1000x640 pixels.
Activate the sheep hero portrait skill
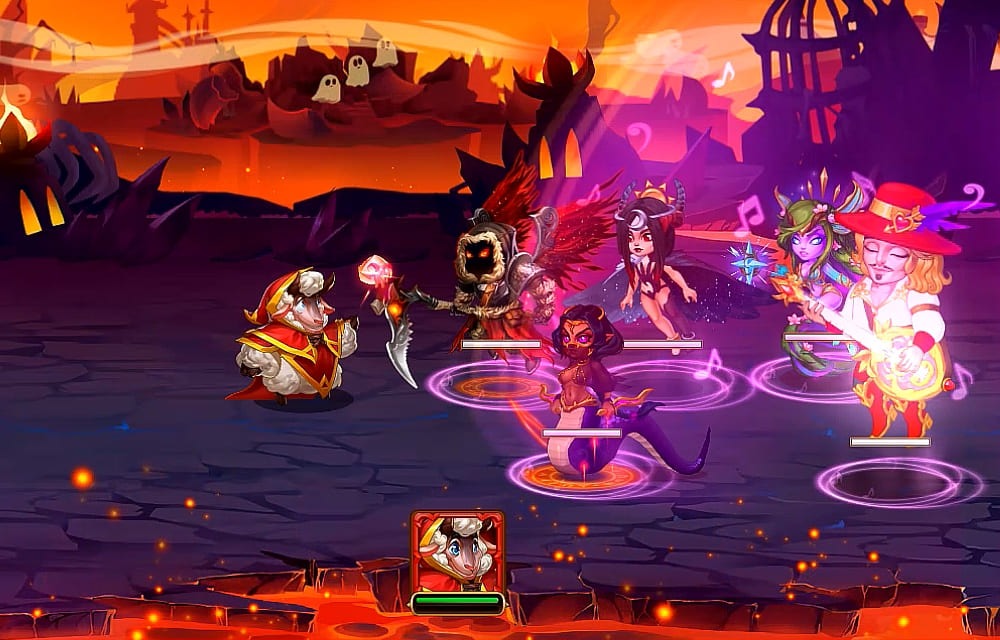point(457,552)
